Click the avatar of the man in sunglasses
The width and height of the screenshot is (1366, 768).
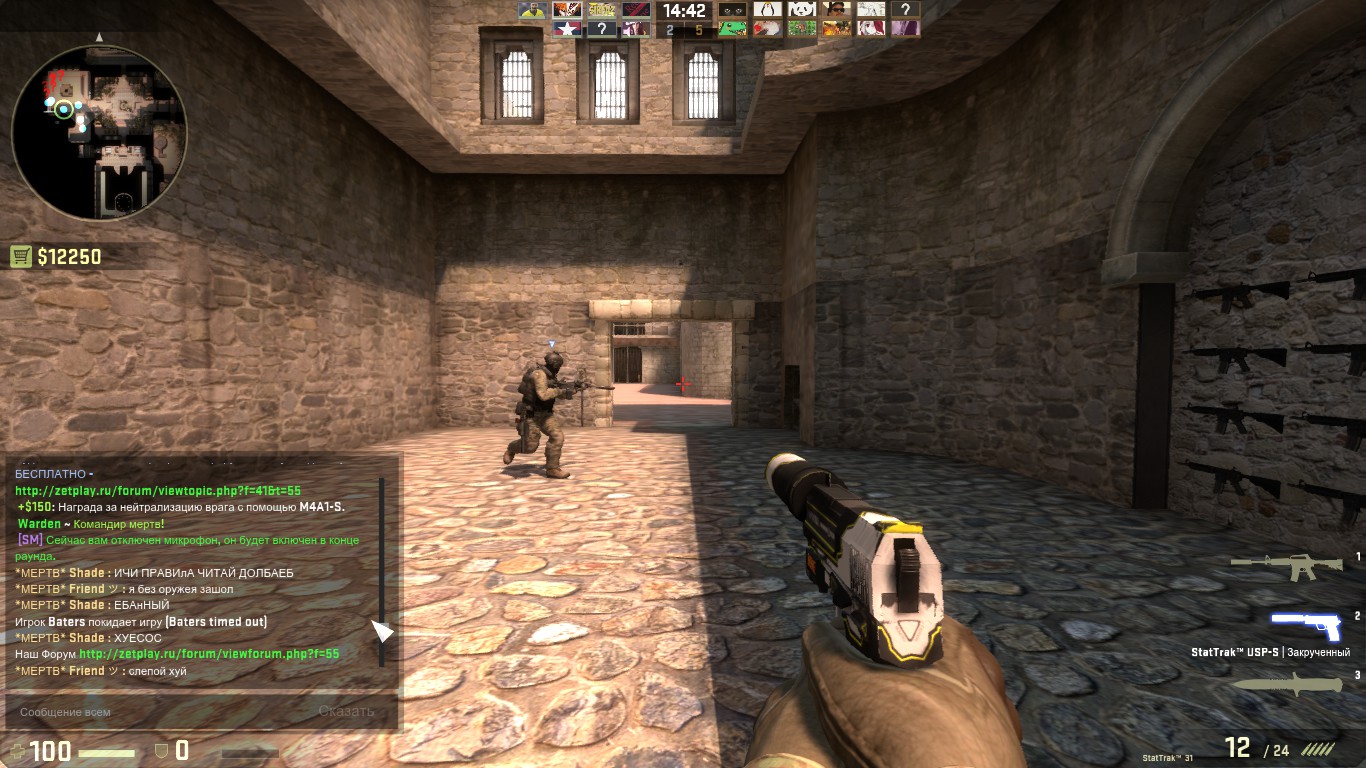tap(837, 10)
